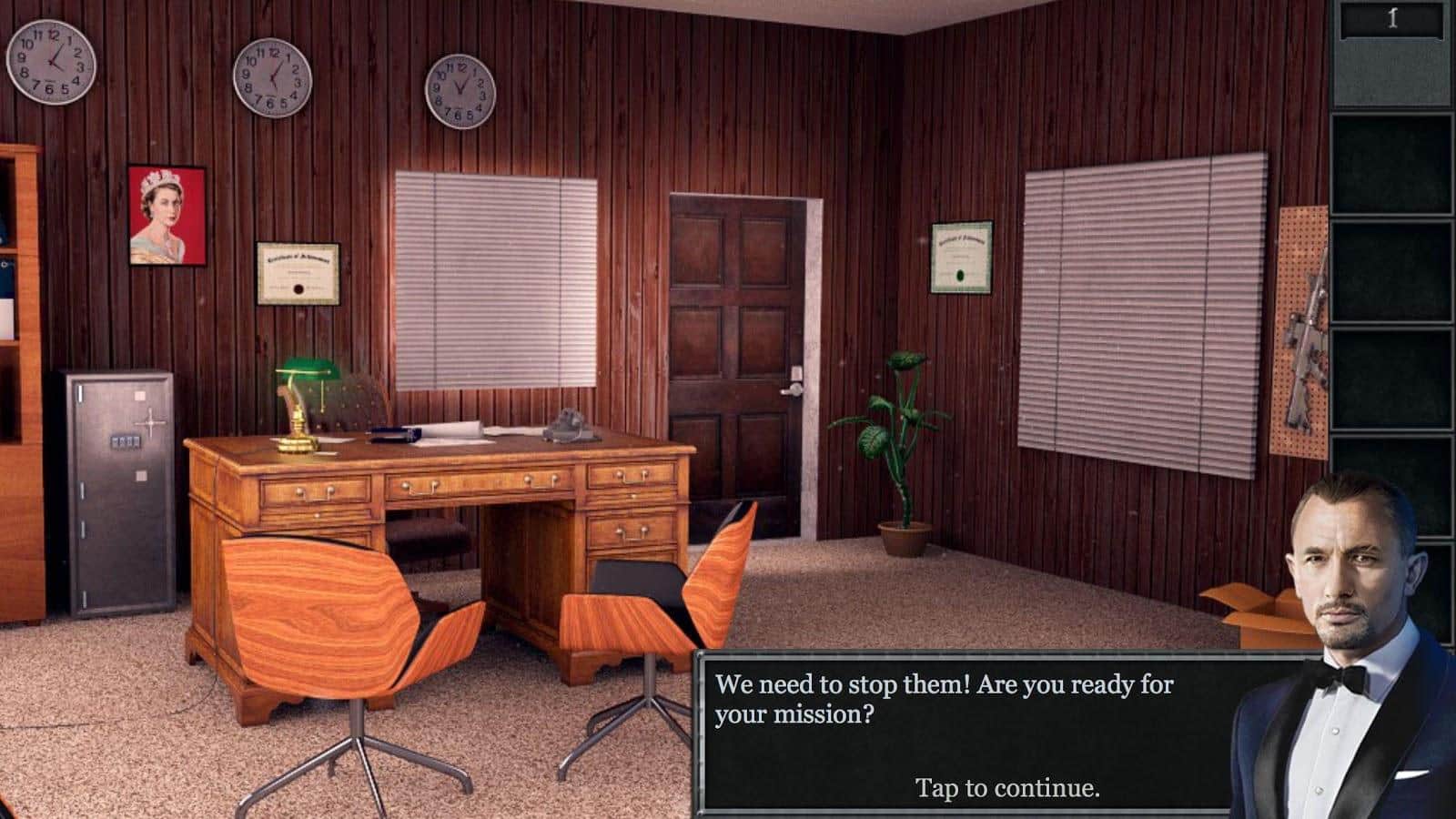This screenshot has height=819, width=1456.
Task: Open the top right desk drawer
Action: [631, 478]
